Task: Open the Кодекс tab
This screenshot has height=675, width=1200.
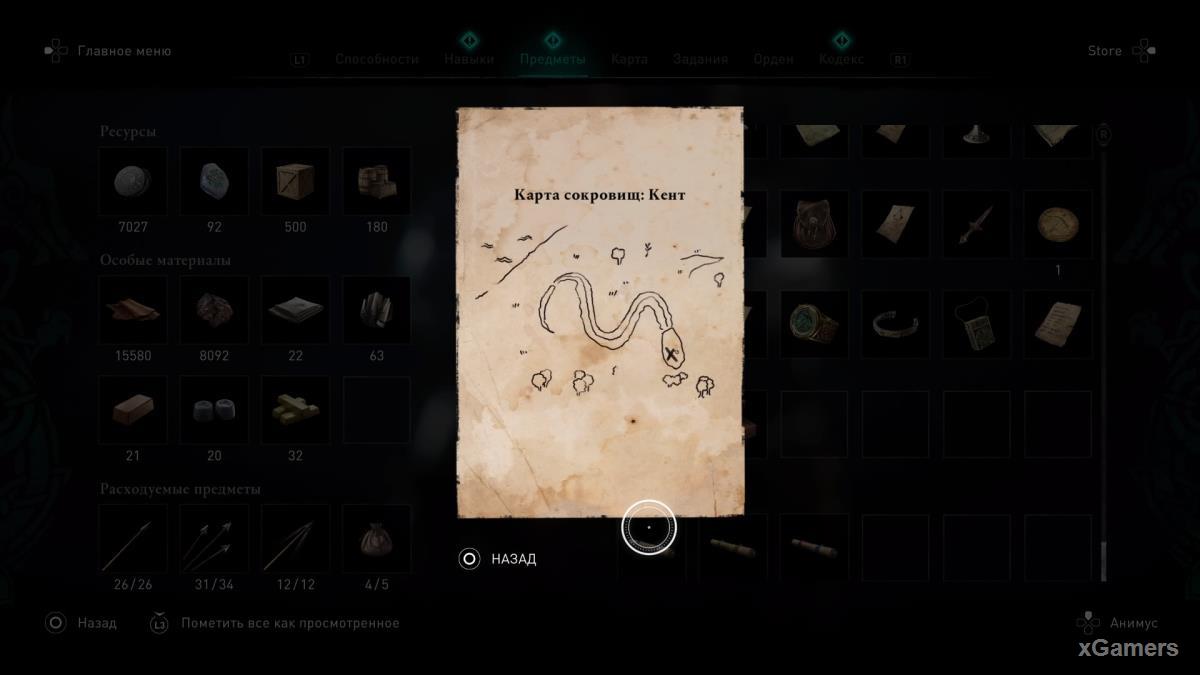Action: point(841,59)
